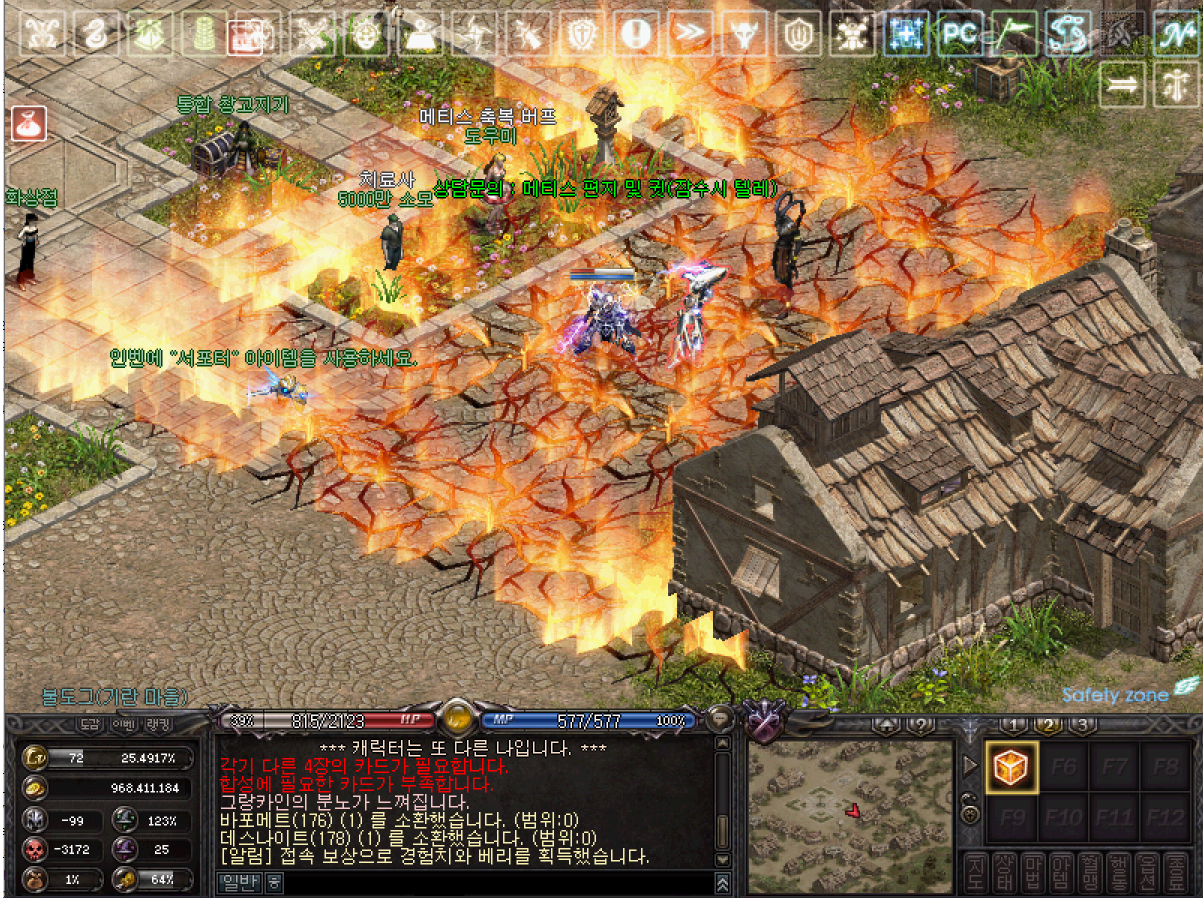Click the red potion bag icon
This screenshot has width=1203, height=898.
pos(27,124)
